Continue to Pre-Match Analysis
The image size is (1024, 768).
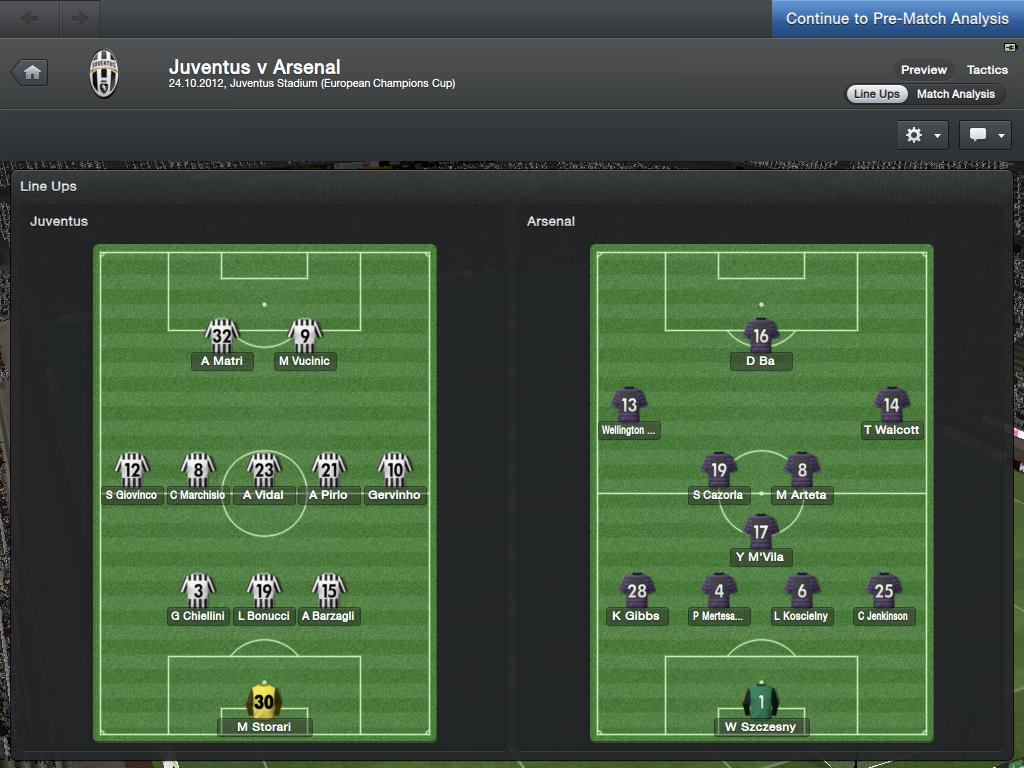point(897,19)
